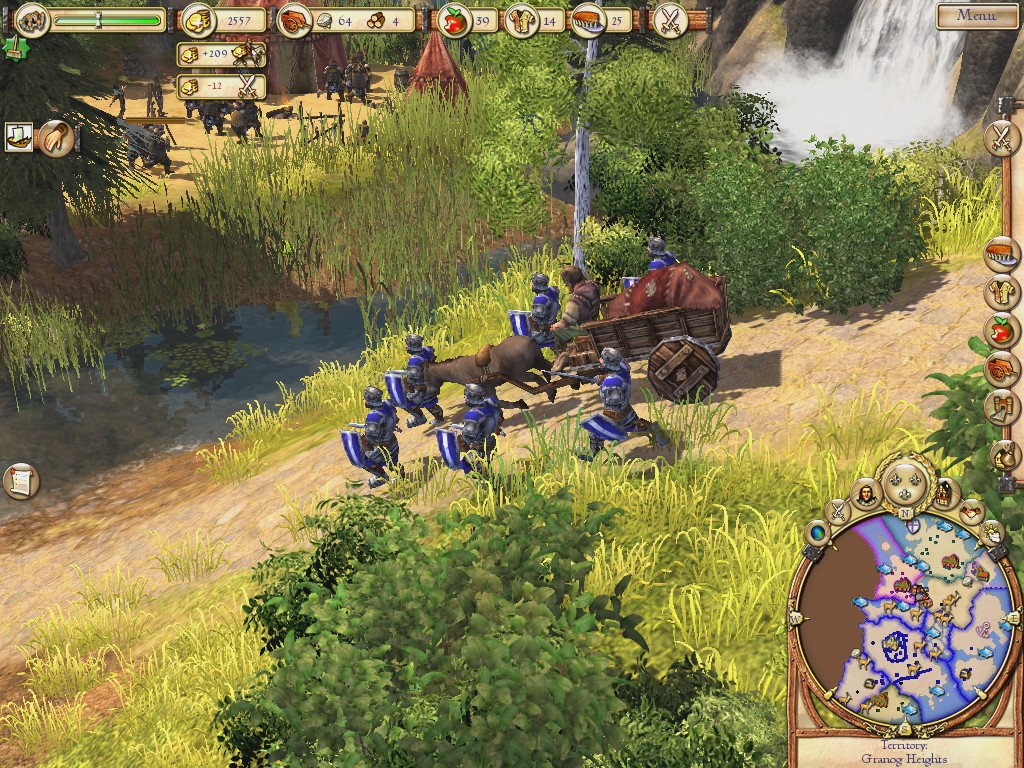Open the handshake diplomacy button
Viewport: 1024px width, 768px height.
tap(970, 511)
